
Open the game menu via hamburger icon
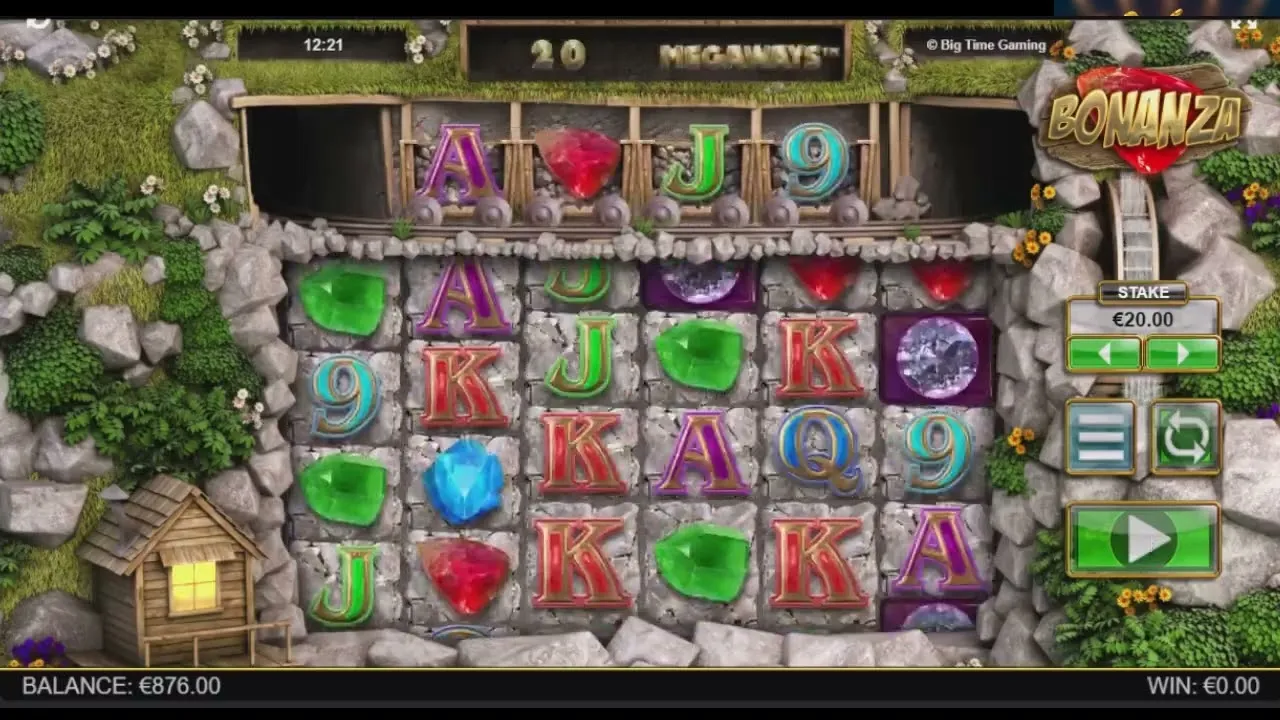coord(1101,437)
